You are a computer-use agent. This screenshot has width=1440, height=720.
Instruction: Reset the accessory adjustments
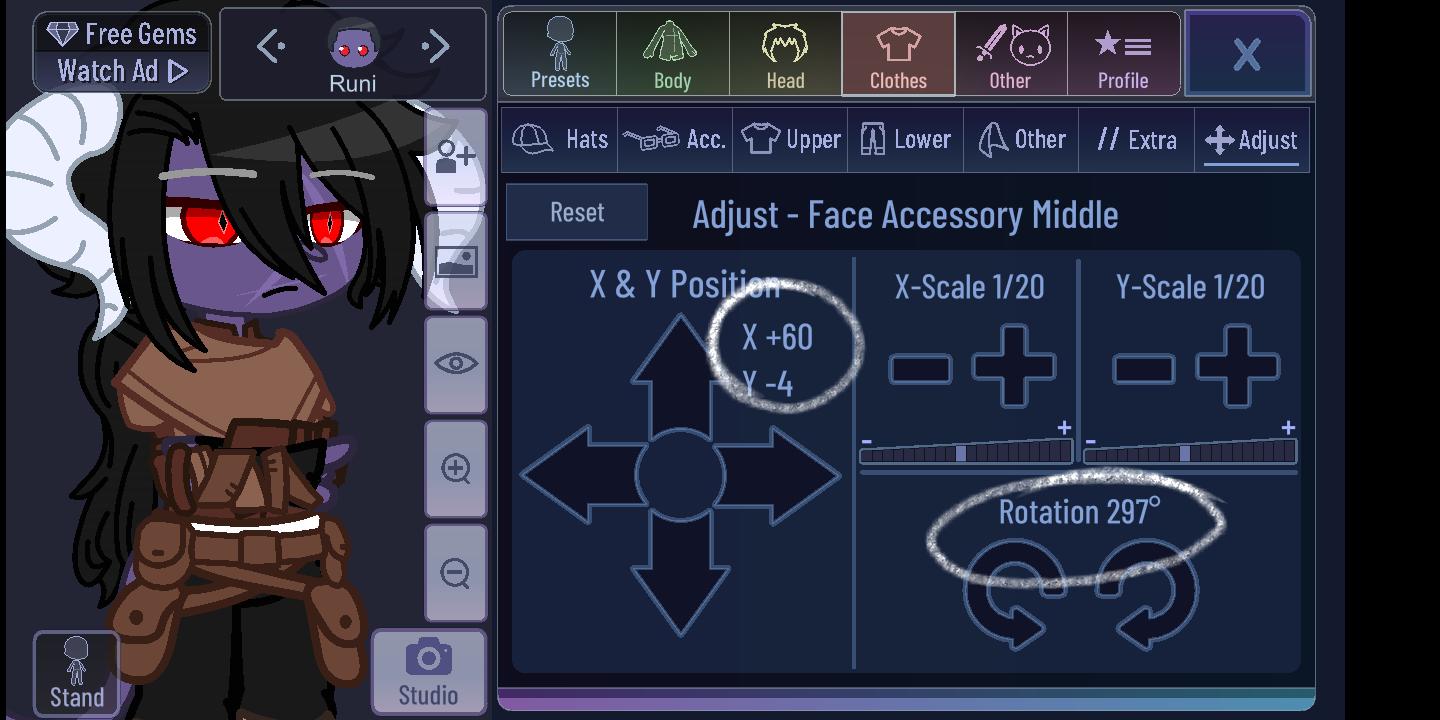pyautogui.click(x=577, y=212)
